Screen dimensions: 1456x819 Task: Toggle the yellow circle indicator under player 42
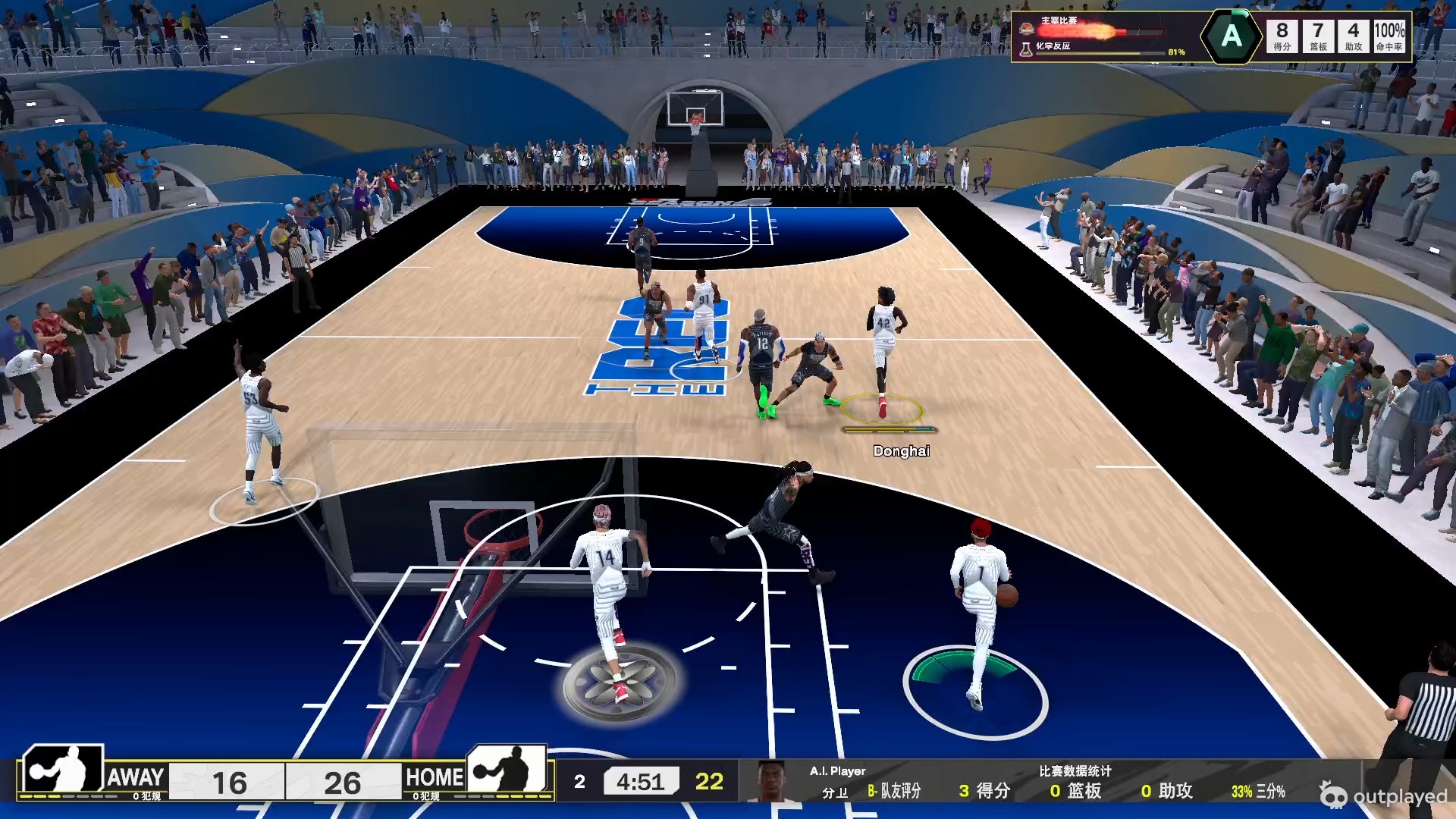coord(883,409)
